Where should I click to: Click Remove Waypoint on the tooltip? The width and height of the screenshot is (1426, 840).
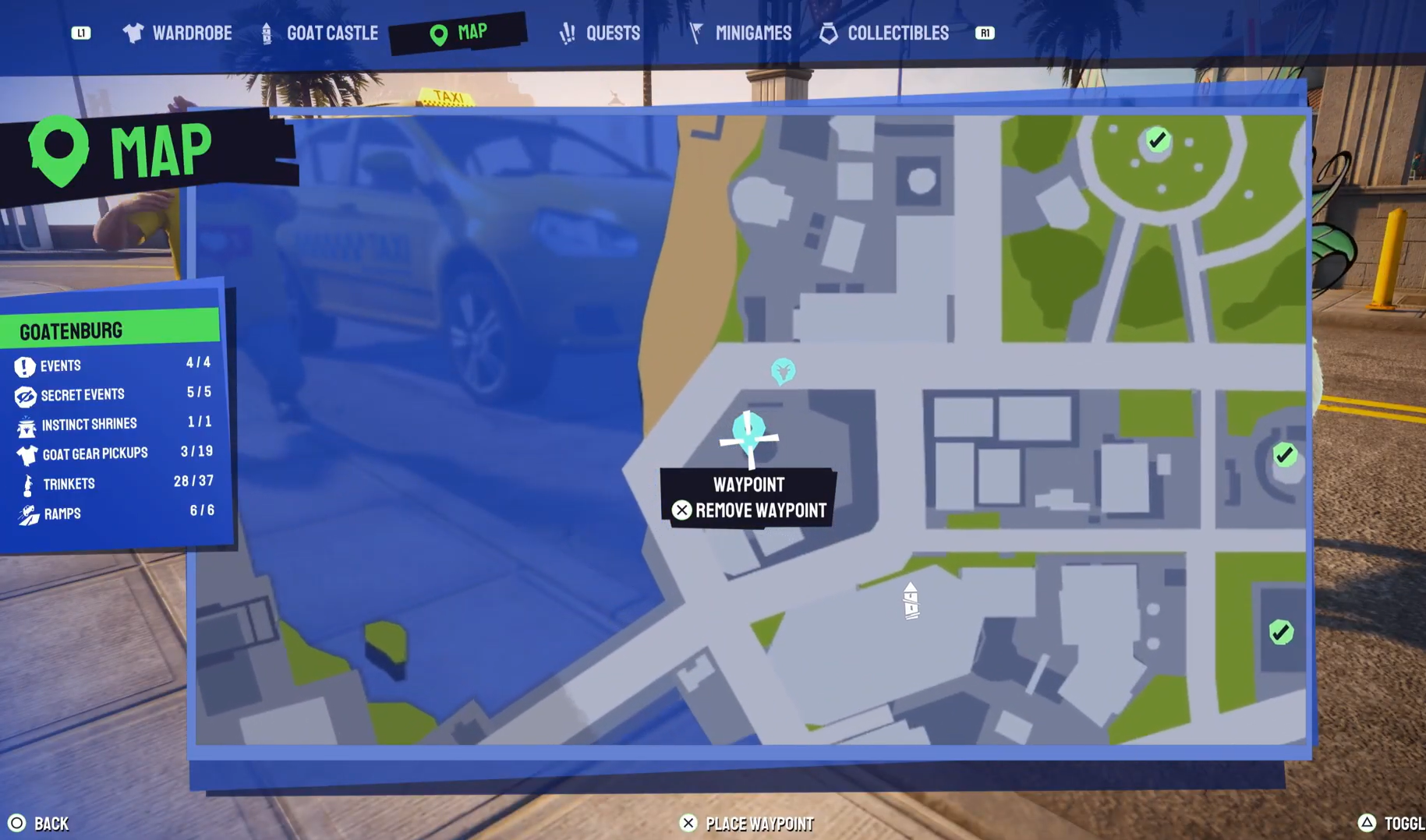pos(750,510)
